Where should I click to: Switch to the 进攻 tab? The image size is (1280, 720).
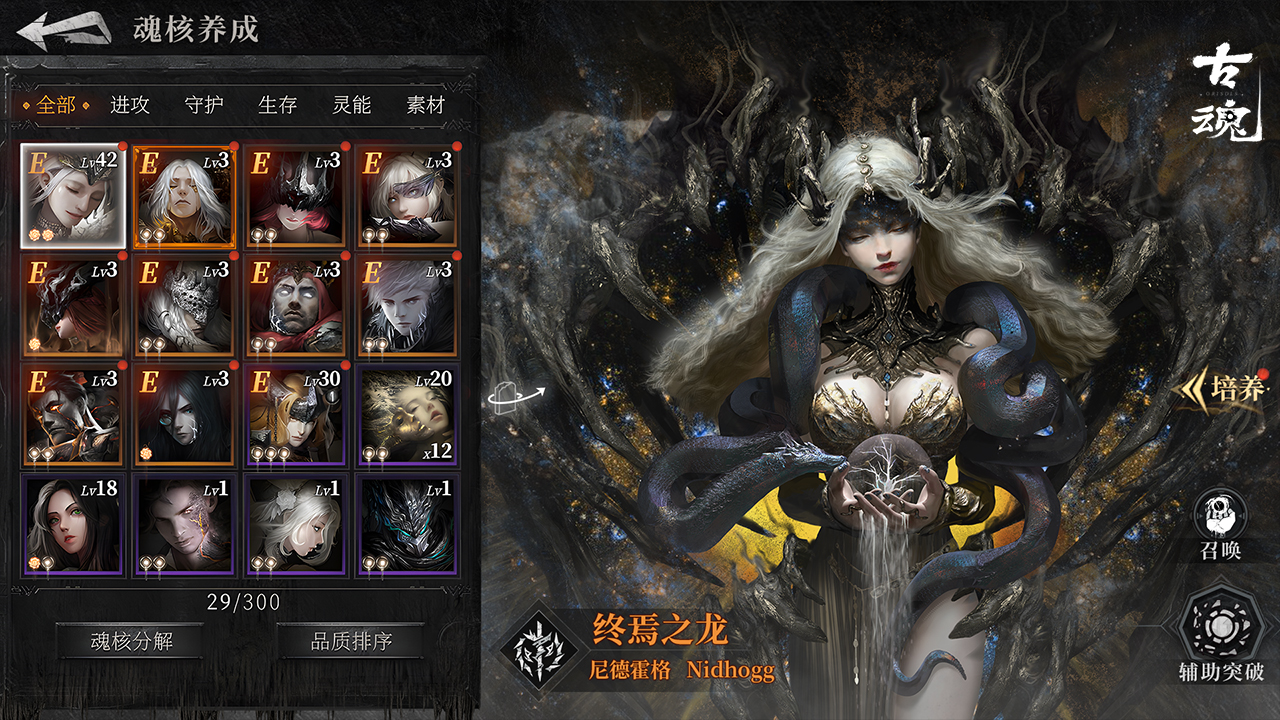(130, 105)
